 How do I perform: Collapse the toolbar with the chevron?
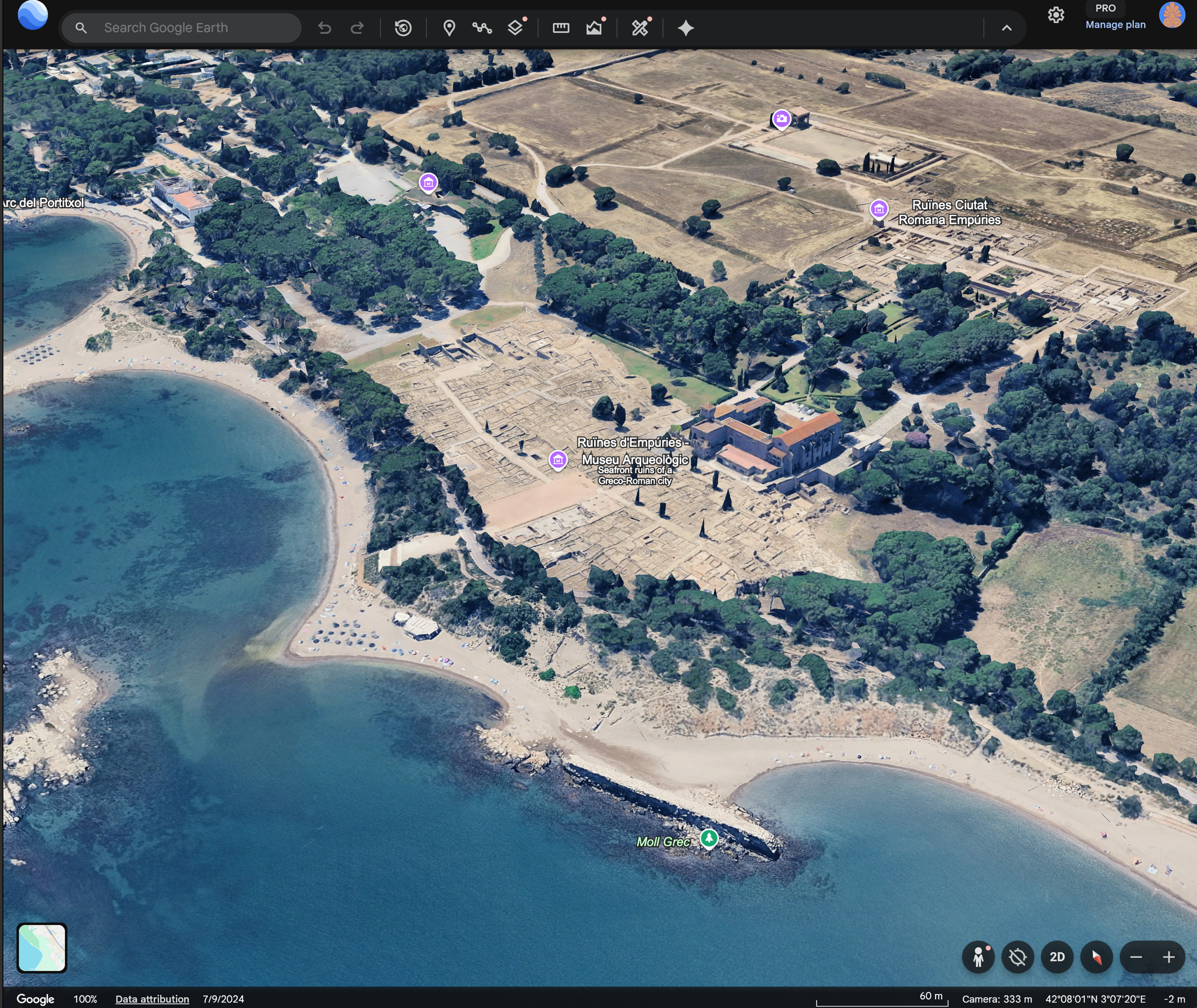1006,27
